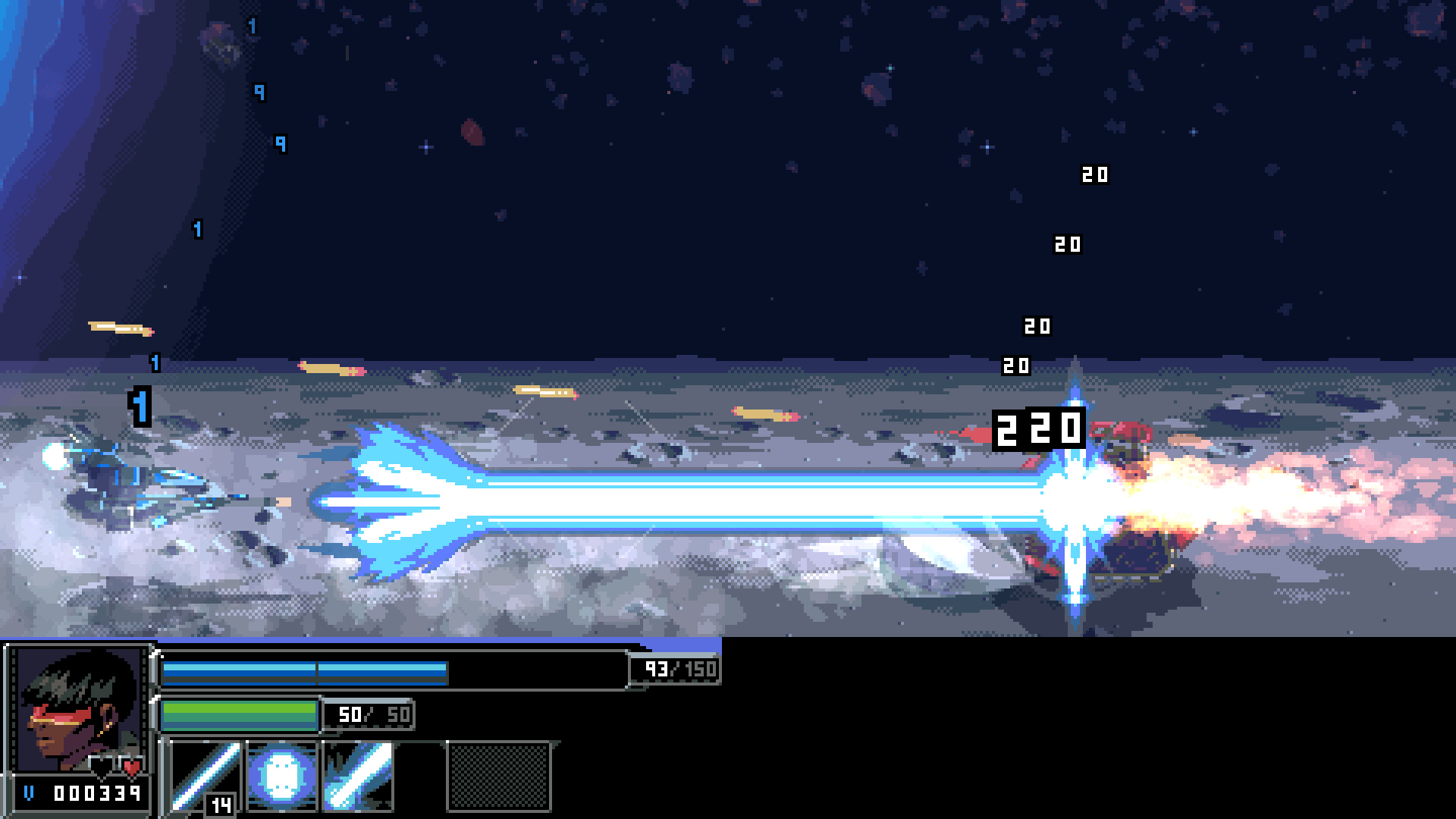
Task: Select the slash attack ability icon
Action: (x=360, y=779)
